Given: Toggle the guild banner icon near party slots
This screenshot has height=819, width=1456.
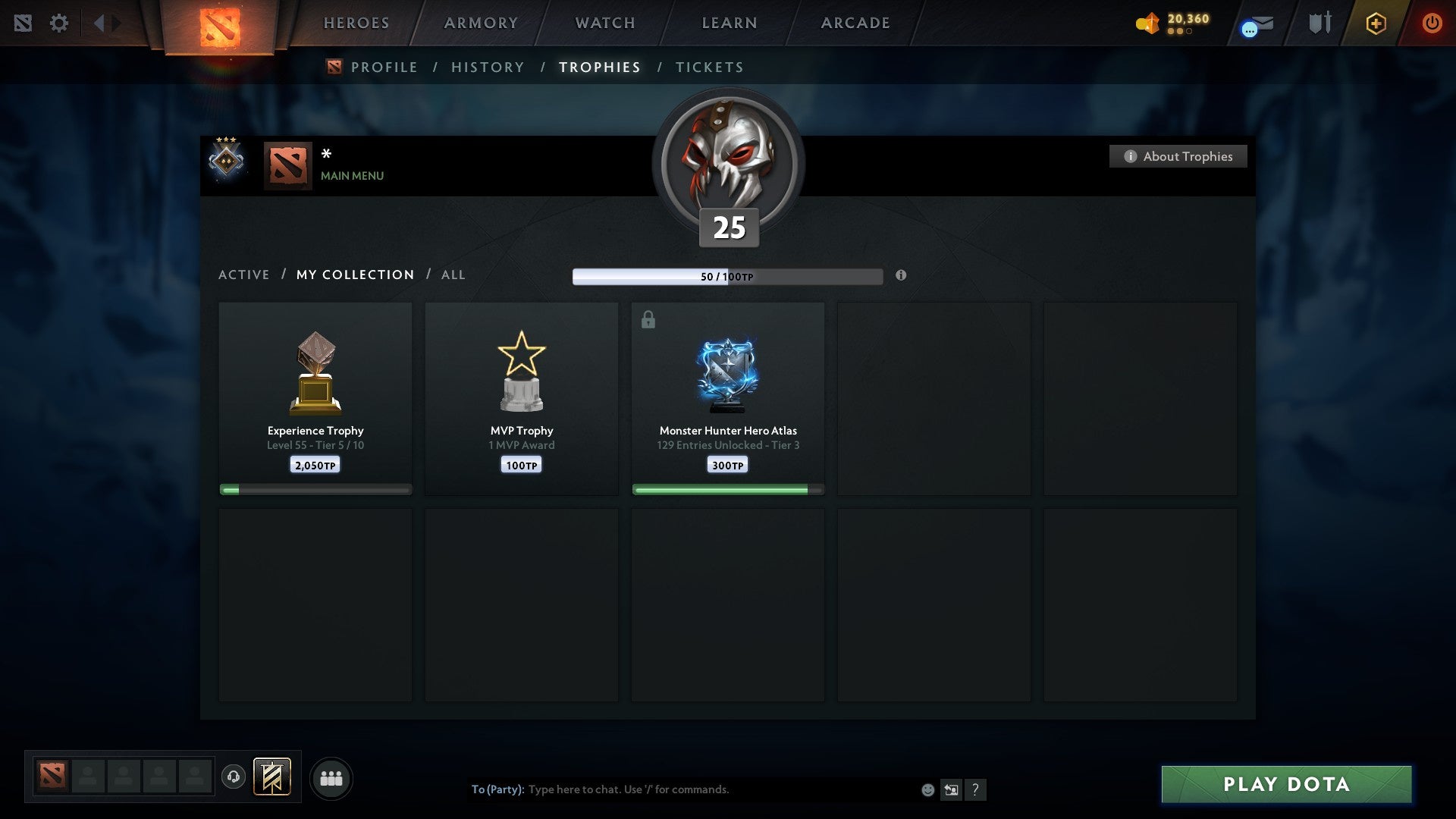Looking at the screenshot, I should click(272, 777).
